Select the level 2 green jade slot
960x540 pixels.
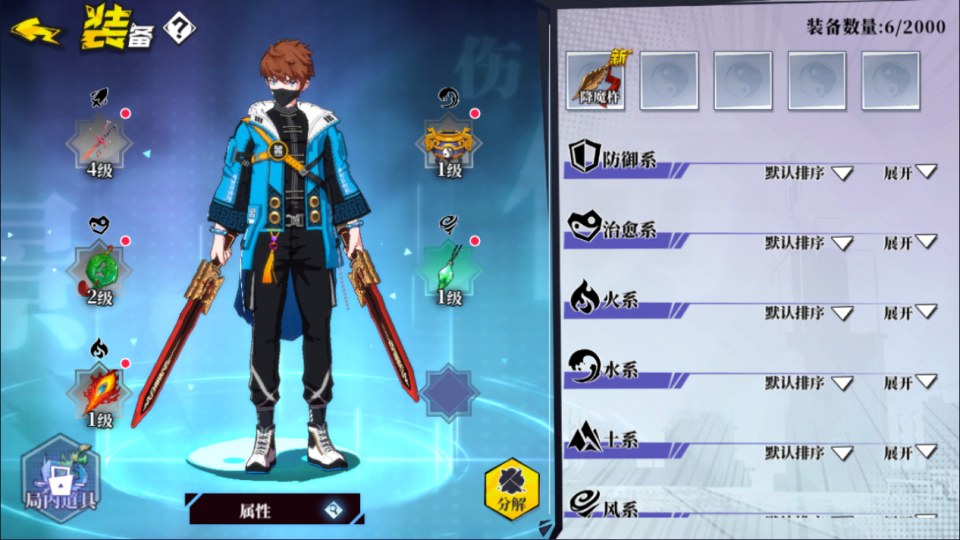[99, 268]
